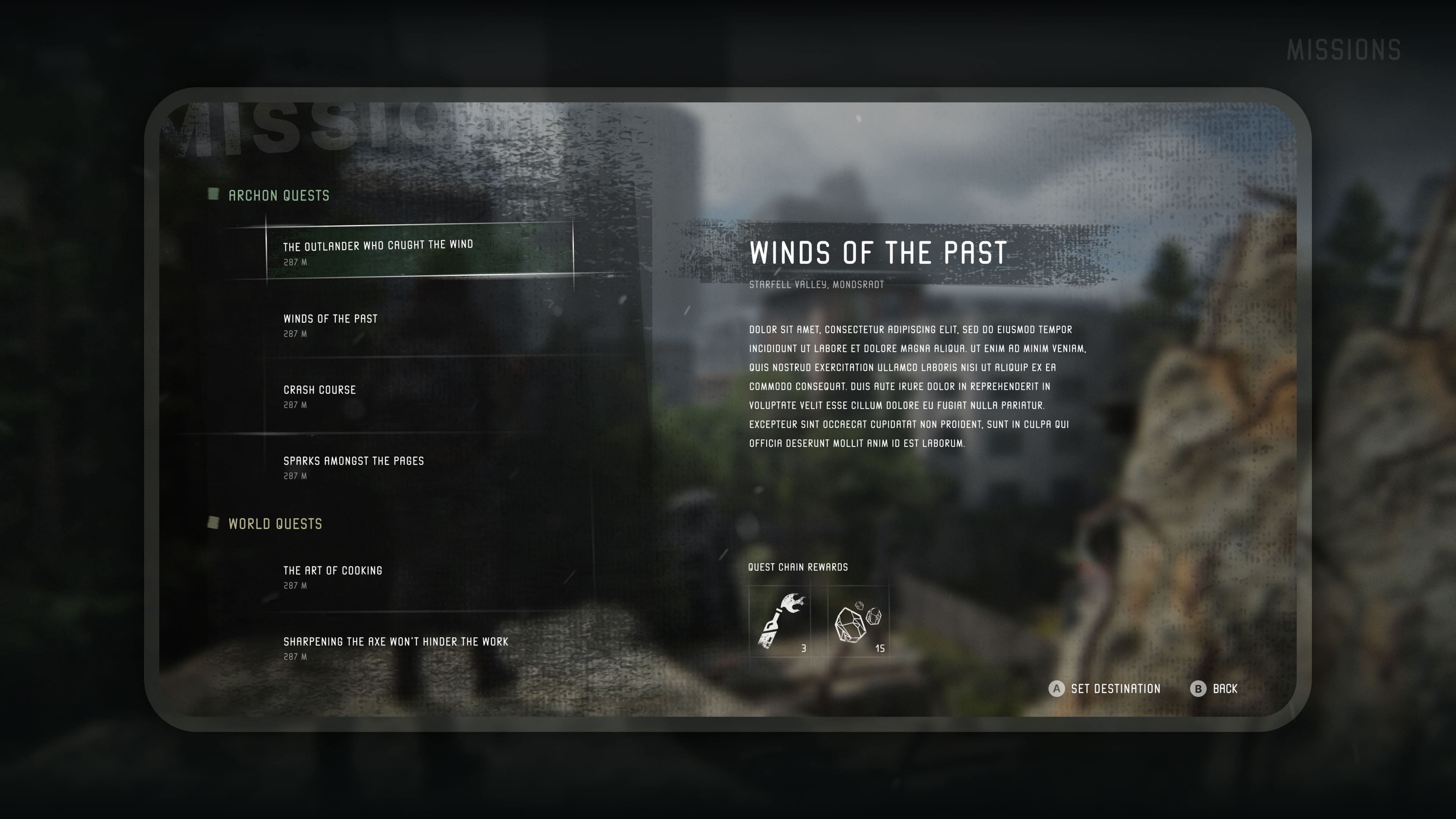
Task: Click the Archon Quests category header
Action: coord(278,196)
